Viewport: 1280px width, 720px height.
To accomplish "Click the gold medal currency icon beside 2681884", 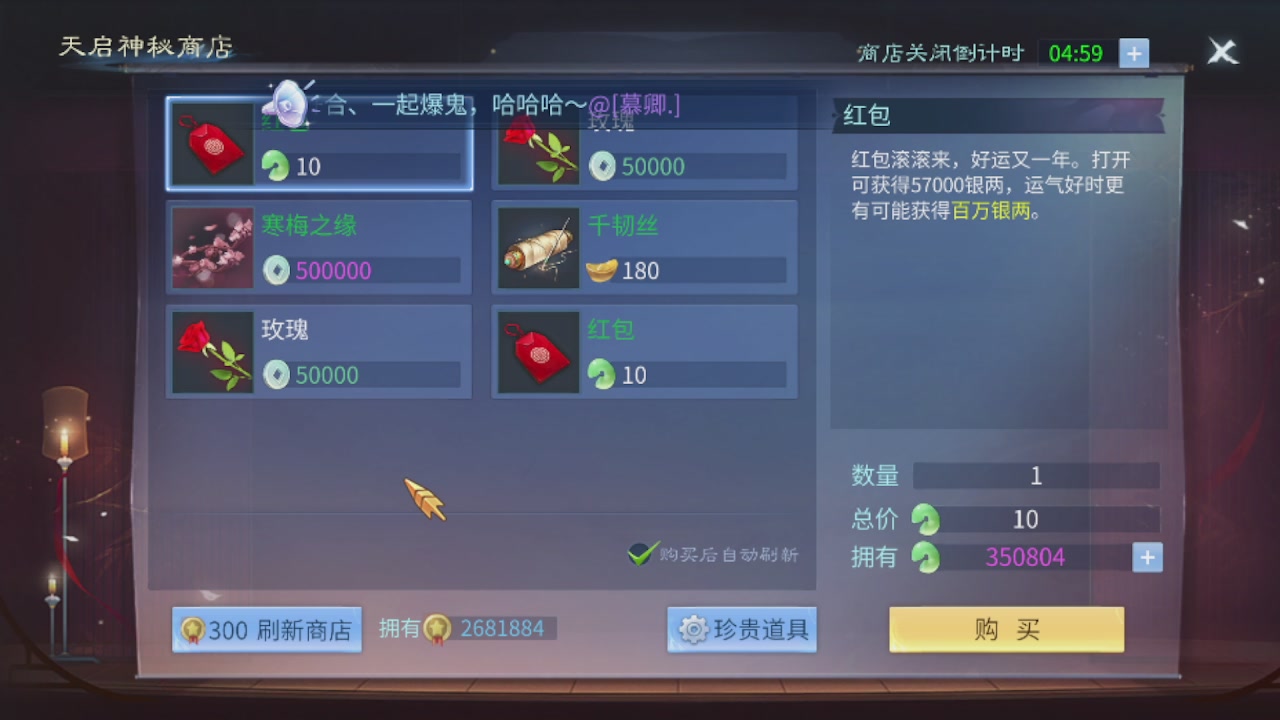I will [437, 628].
